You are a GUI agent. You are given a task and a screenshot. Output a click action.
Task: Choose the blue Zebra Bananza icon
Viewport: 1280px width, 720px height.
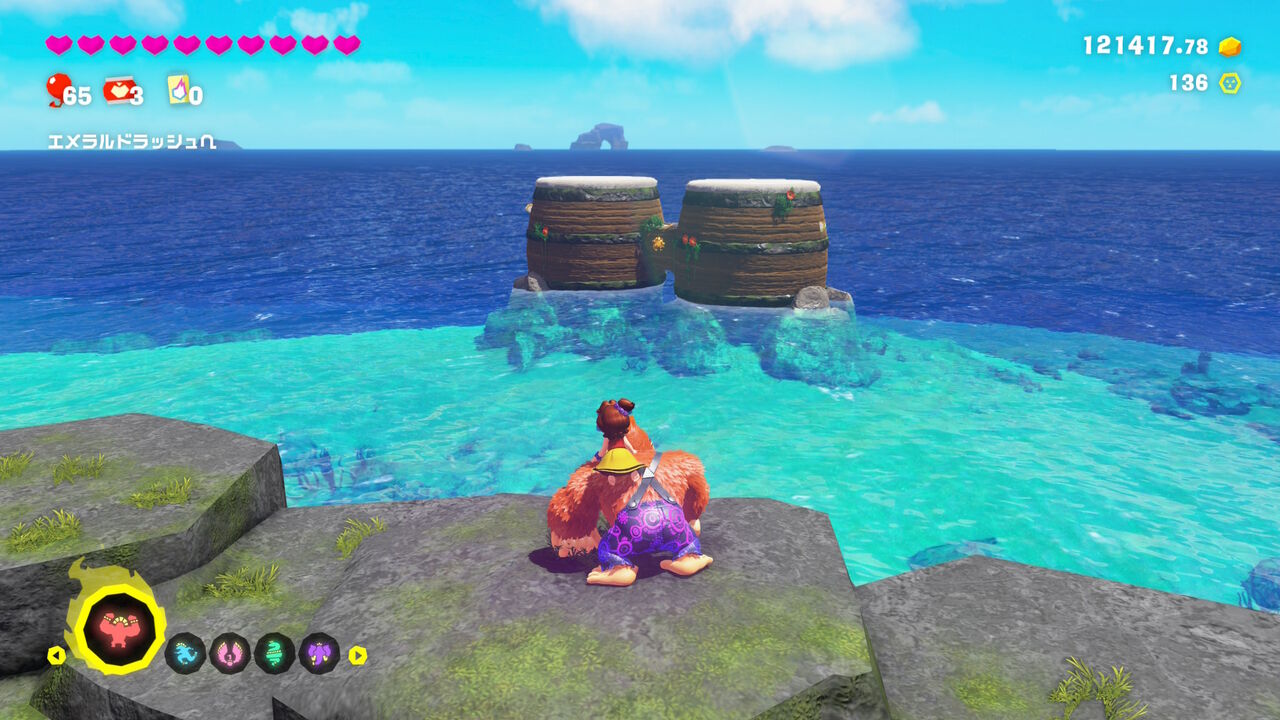tap(185, 654)
